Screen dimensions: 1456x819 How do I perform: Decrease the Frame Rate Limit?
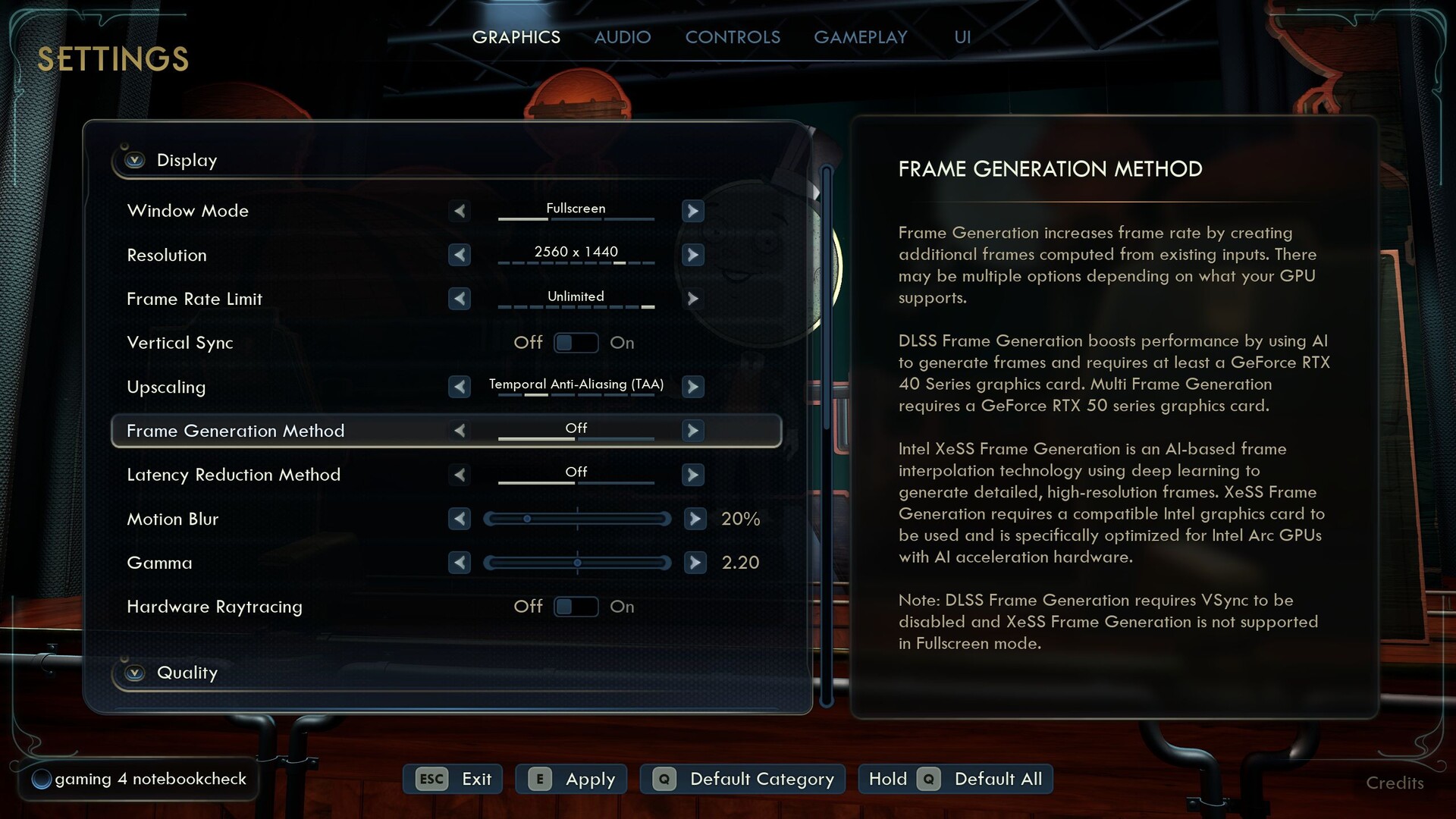(x=460, y=299)
